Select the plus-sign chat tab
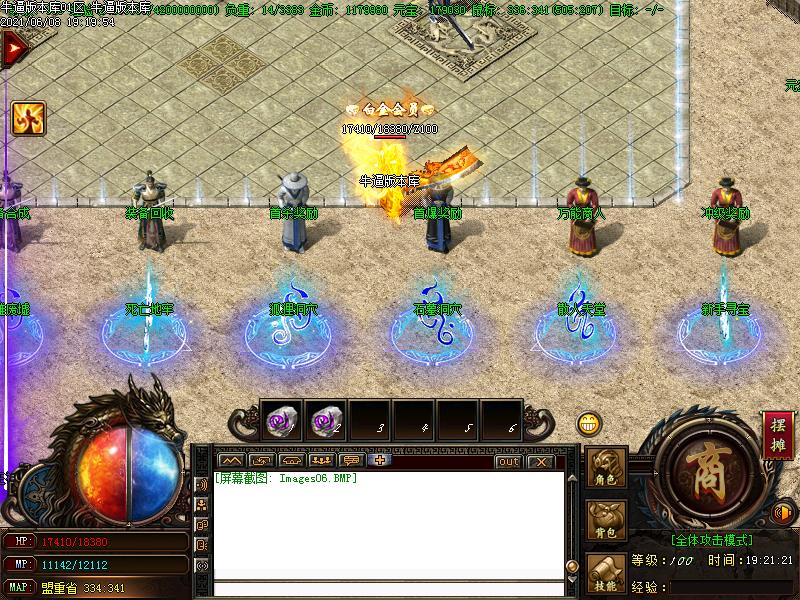The width and height of the screenshot is (800, 600). [x=379, y=461]
